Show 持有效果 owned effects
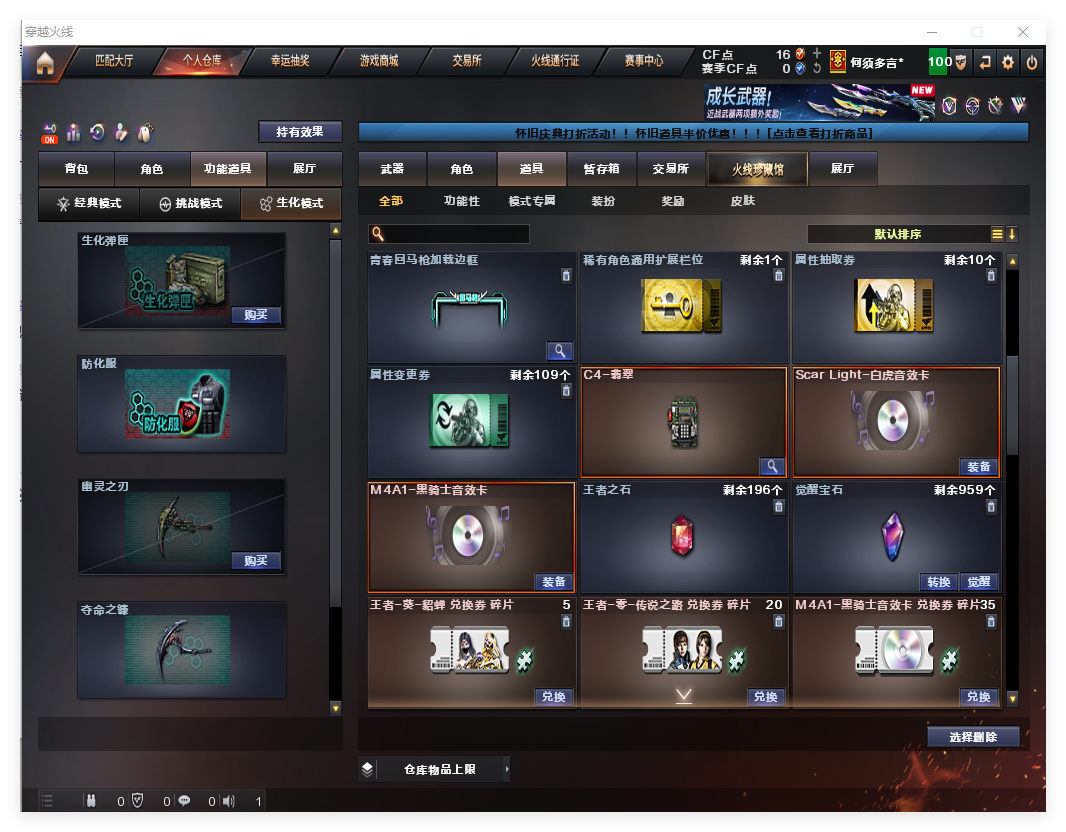Viewport: 1066px width, 832px height. [x=300, y=132]
